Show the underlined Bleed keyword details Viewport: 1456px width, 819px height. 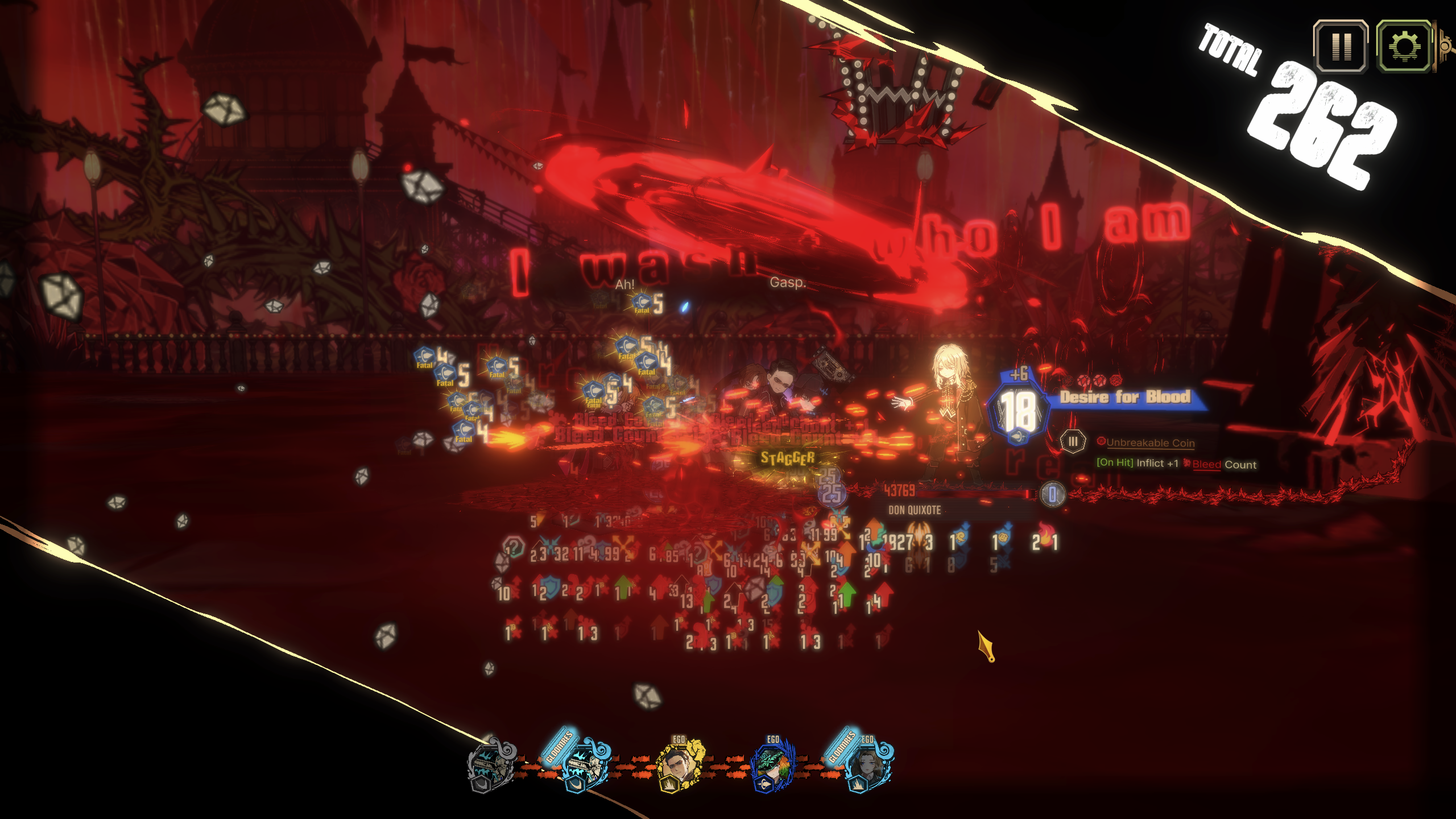pyautogui.click(x=1206, y=464)
